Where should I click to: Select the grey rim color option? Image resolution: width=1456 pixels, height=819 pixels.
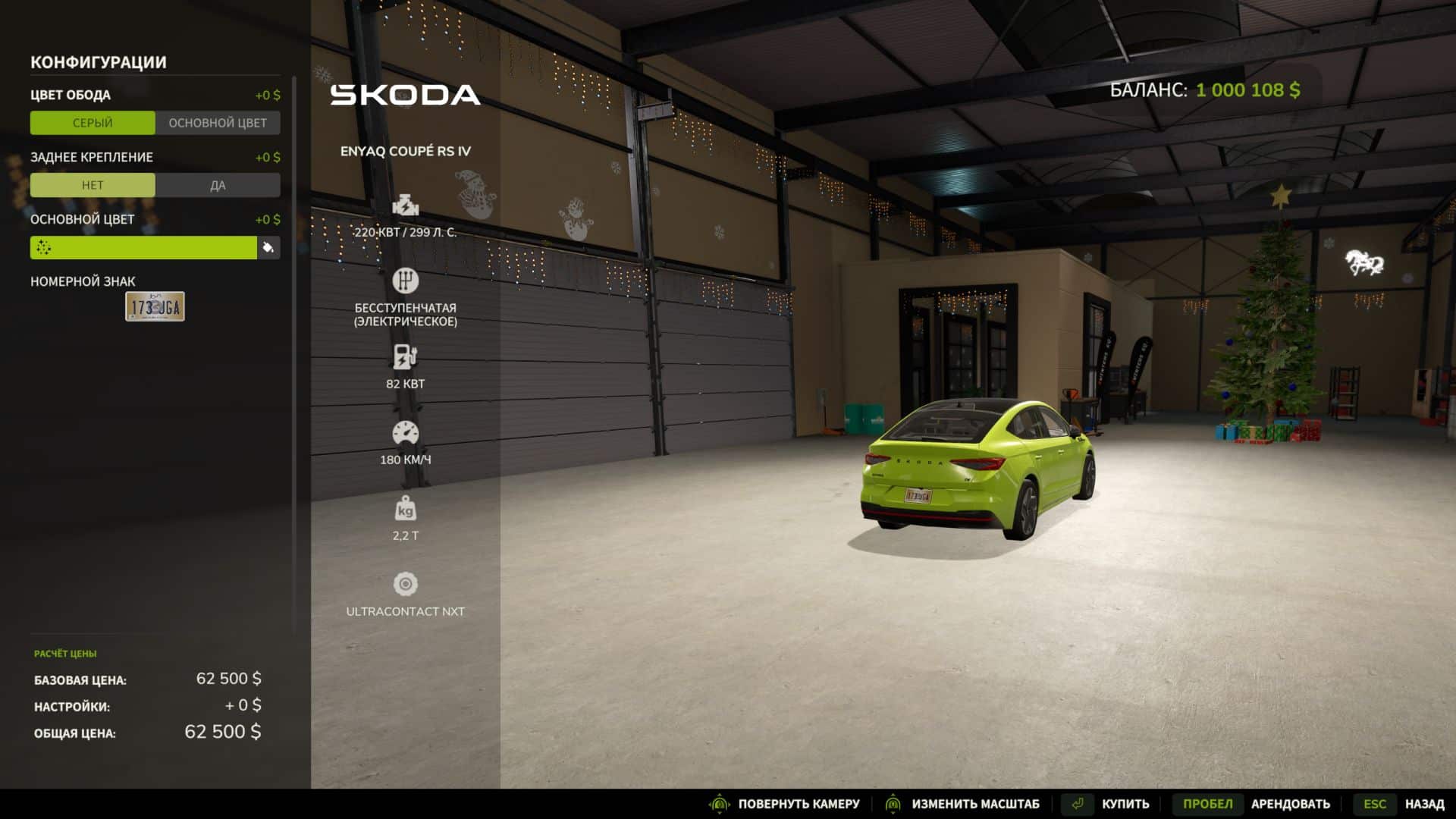[93, 123]
